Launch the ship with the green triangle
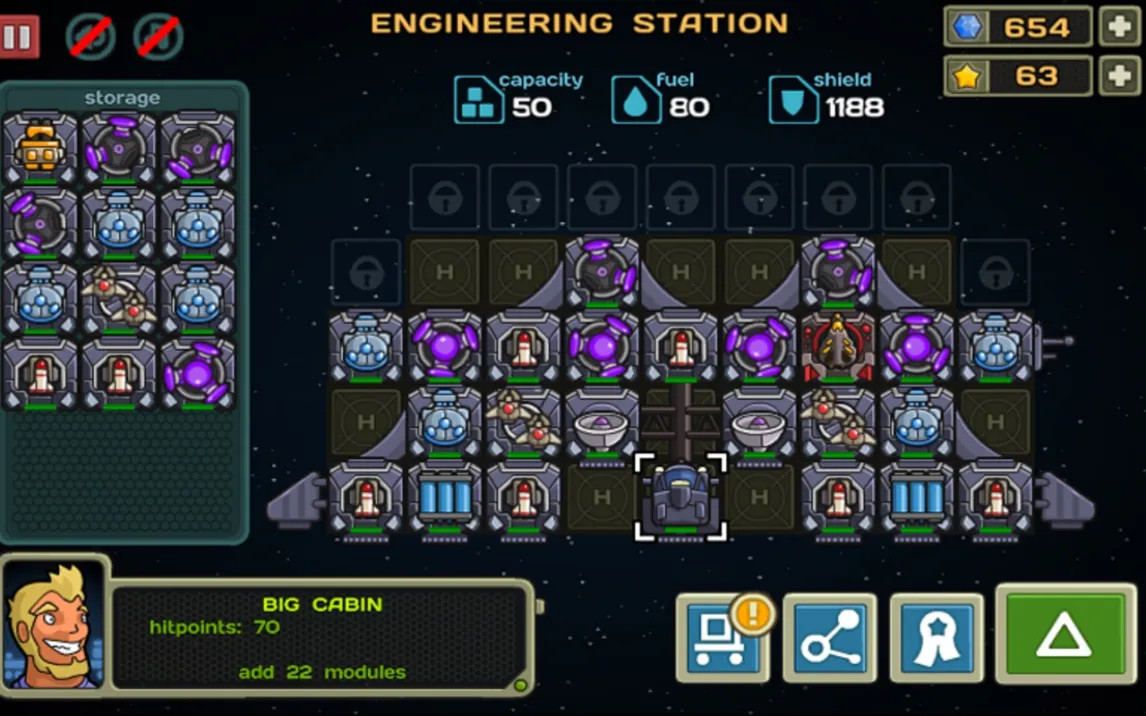Image resolution: width=1146 pixels, height=716 pixels. (x=1064, y=636)
